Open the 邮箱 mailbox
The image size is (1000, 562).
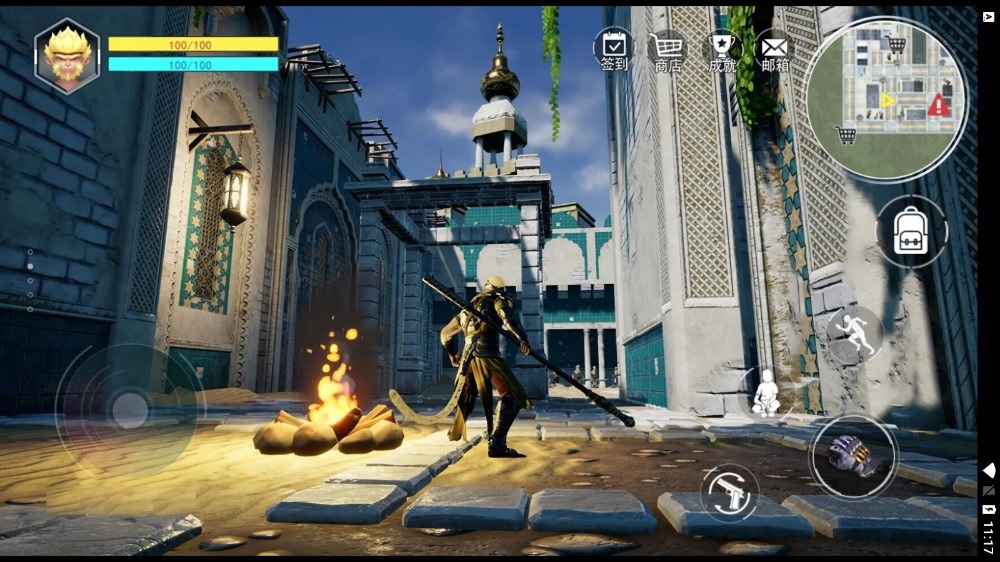tap(774, 50)
